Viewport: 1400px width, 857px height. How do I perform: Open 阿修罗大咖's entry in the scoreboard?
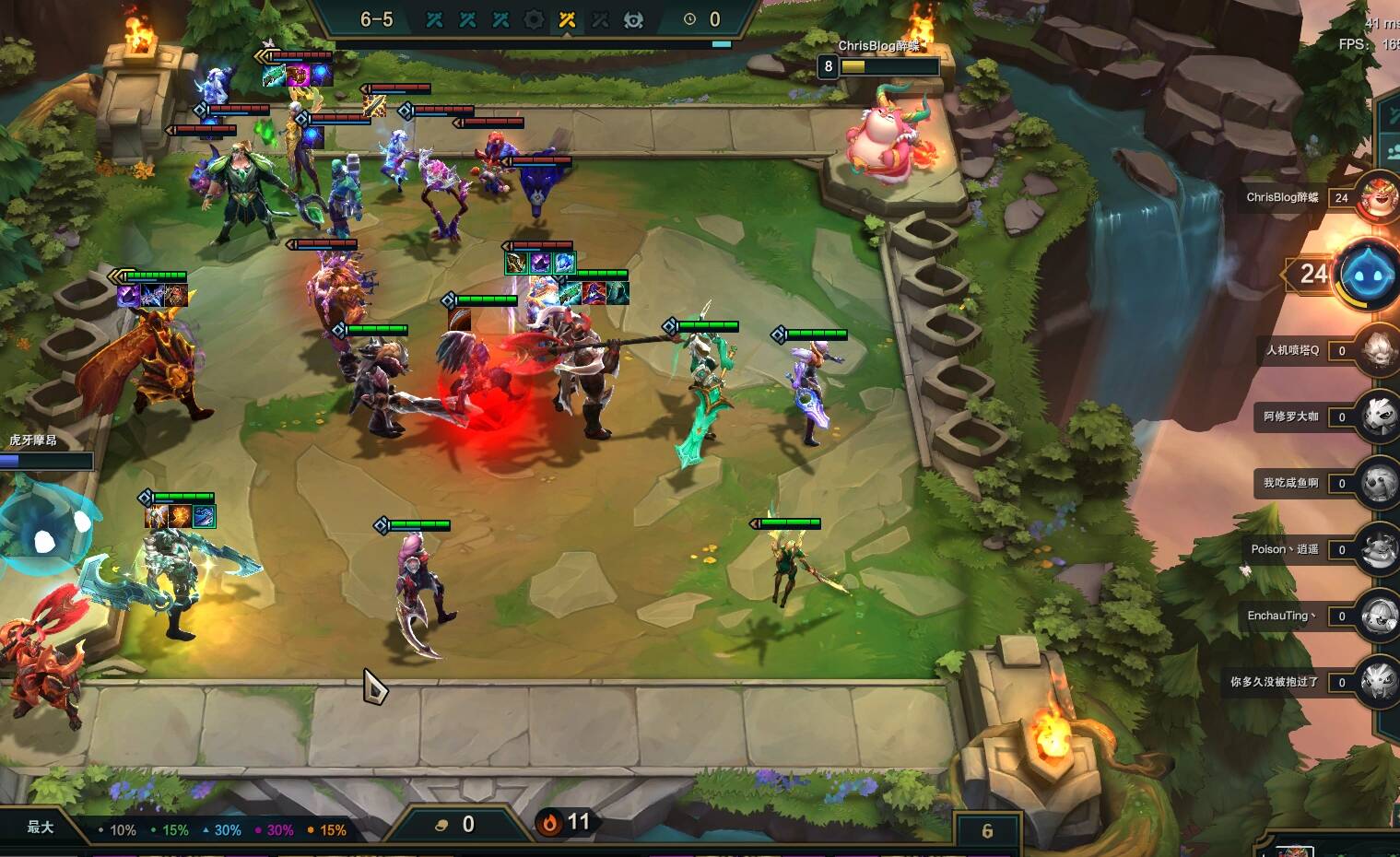coord(1290,417)
